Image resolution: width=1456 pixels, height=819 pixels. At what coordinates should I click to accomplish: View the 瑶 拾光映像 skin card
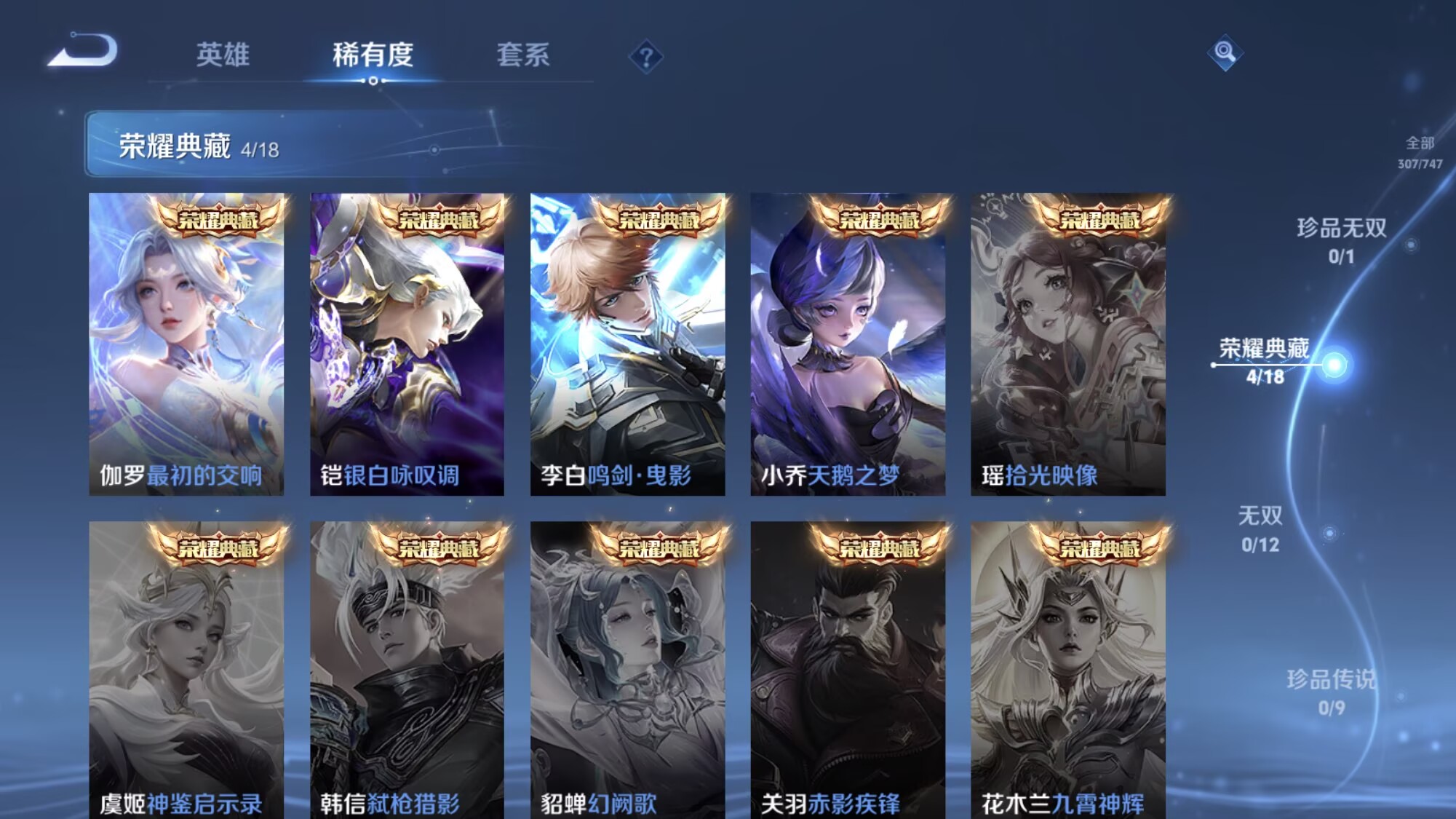pos(1067,344)
